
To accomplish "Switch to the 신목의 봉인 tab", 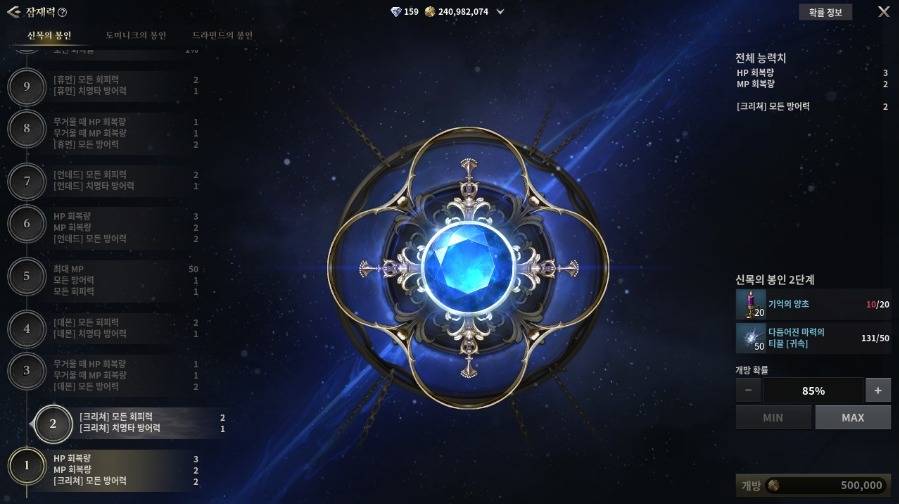I will tap(50, 35).
